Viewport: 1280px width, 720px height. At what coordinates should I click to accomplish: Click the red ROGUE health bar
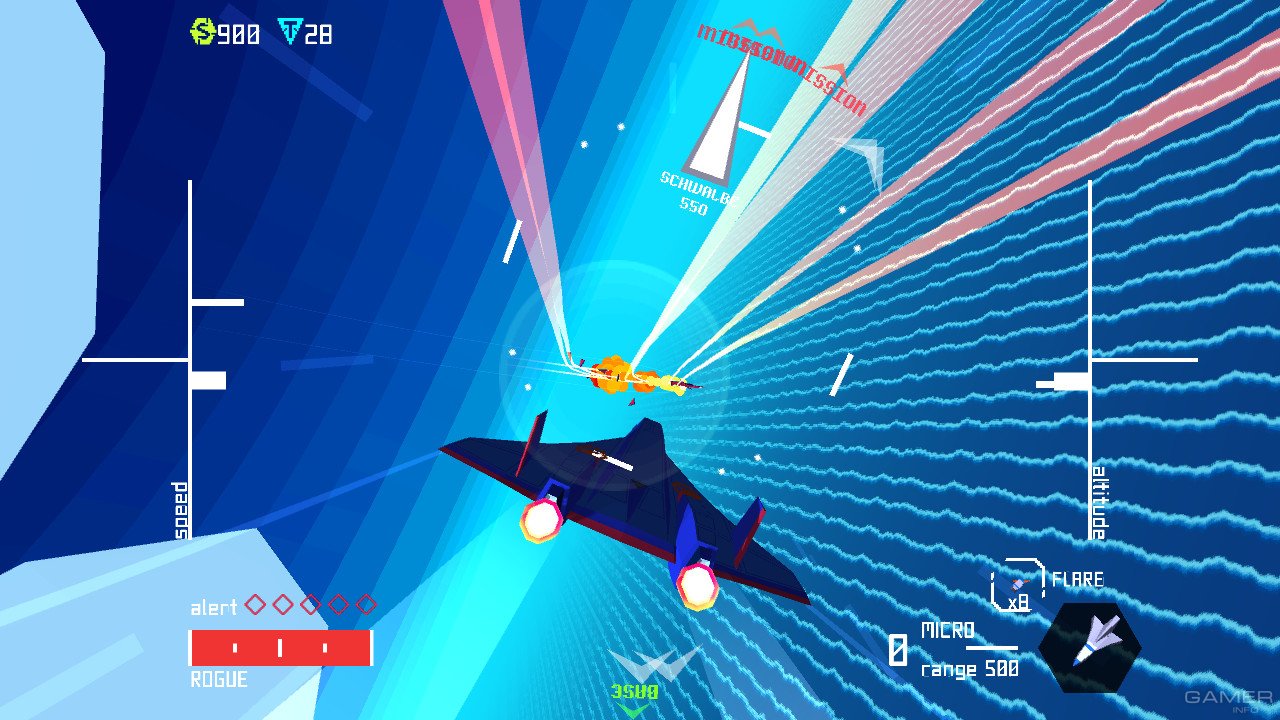[281, 649]
